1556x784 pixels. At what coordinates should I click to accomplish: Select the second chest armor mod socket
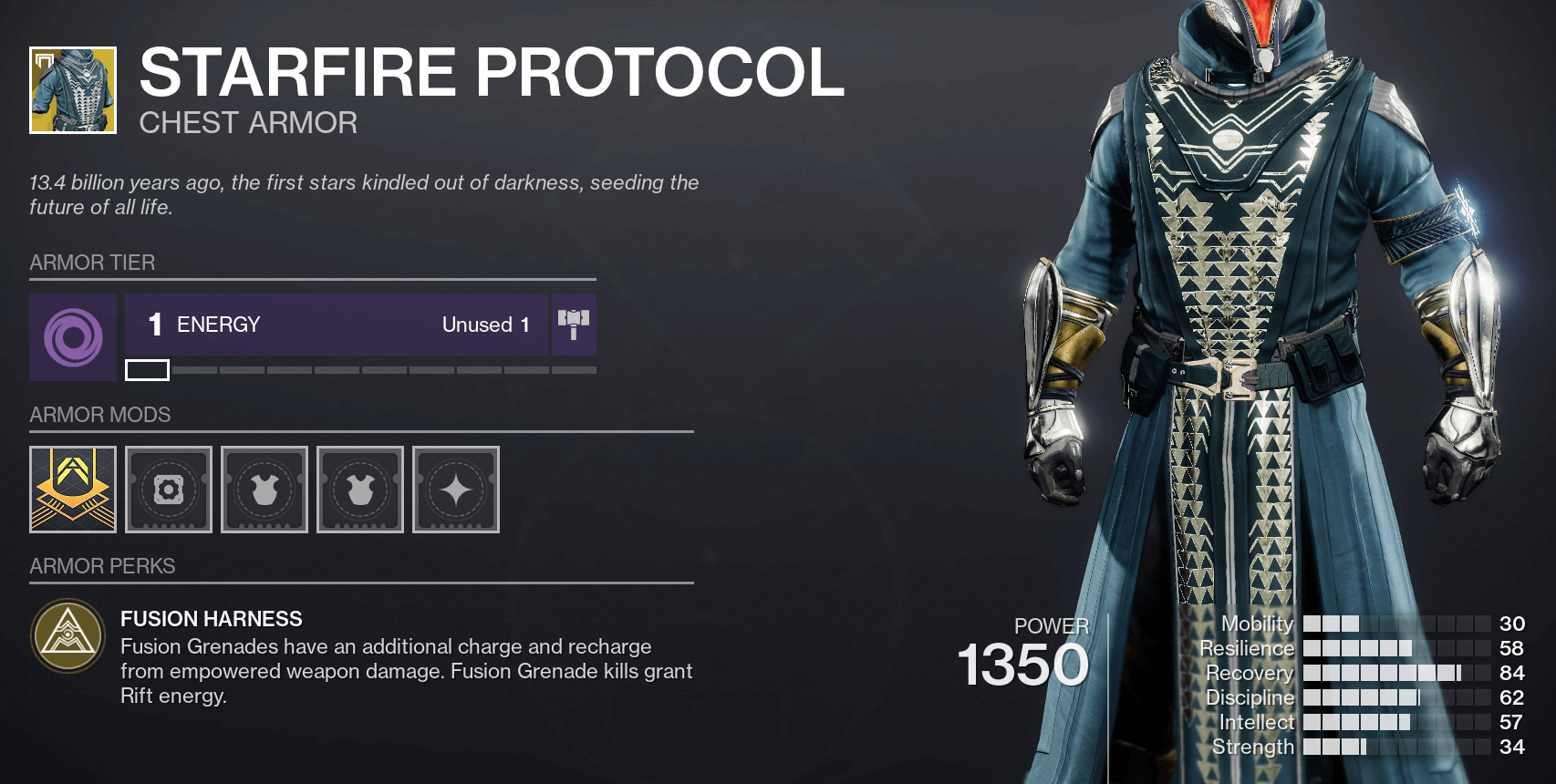(359, 490)
